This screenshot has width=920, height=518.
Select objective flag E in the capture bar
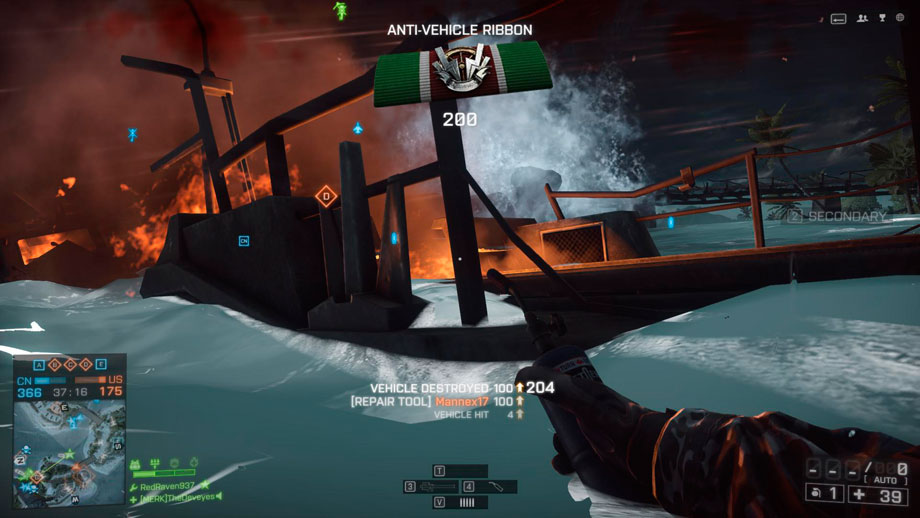click(x=100, y=365)
